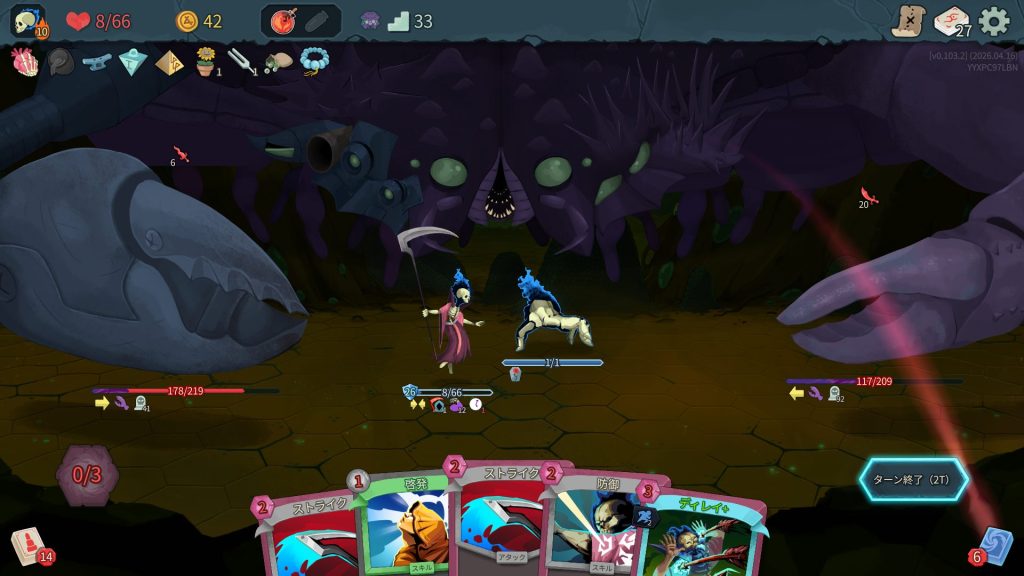The image size is (1024, 576).
Task: Show the discard pile with 6 cards
Action: 994,546
